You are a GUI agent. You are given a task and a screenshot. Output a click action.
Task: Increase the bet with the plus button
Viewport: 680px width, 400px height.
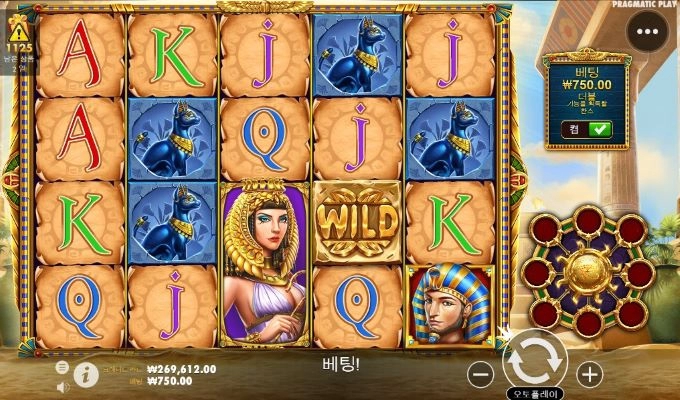[x=591, y=374]
